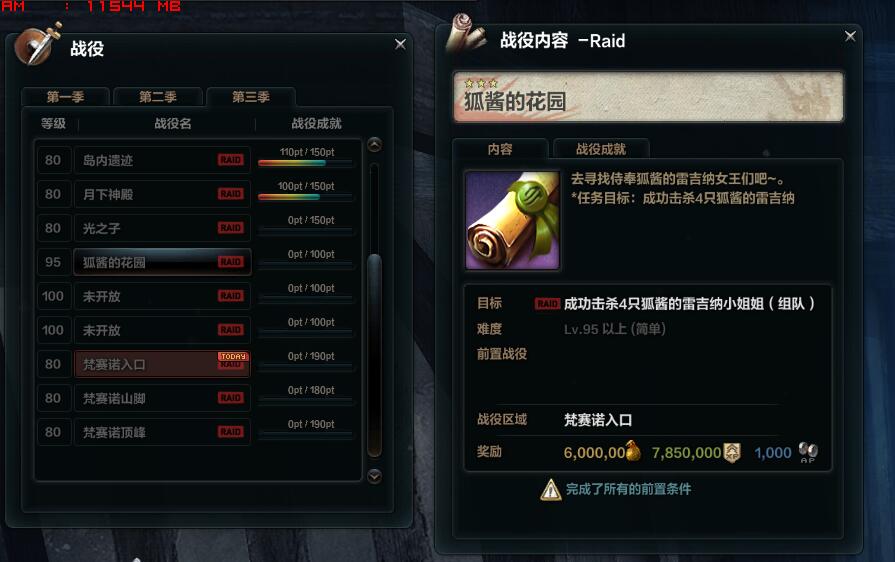Close the 战役 campaign list window
Viewport: 895px width, 562px height.
tap(400, 44)
